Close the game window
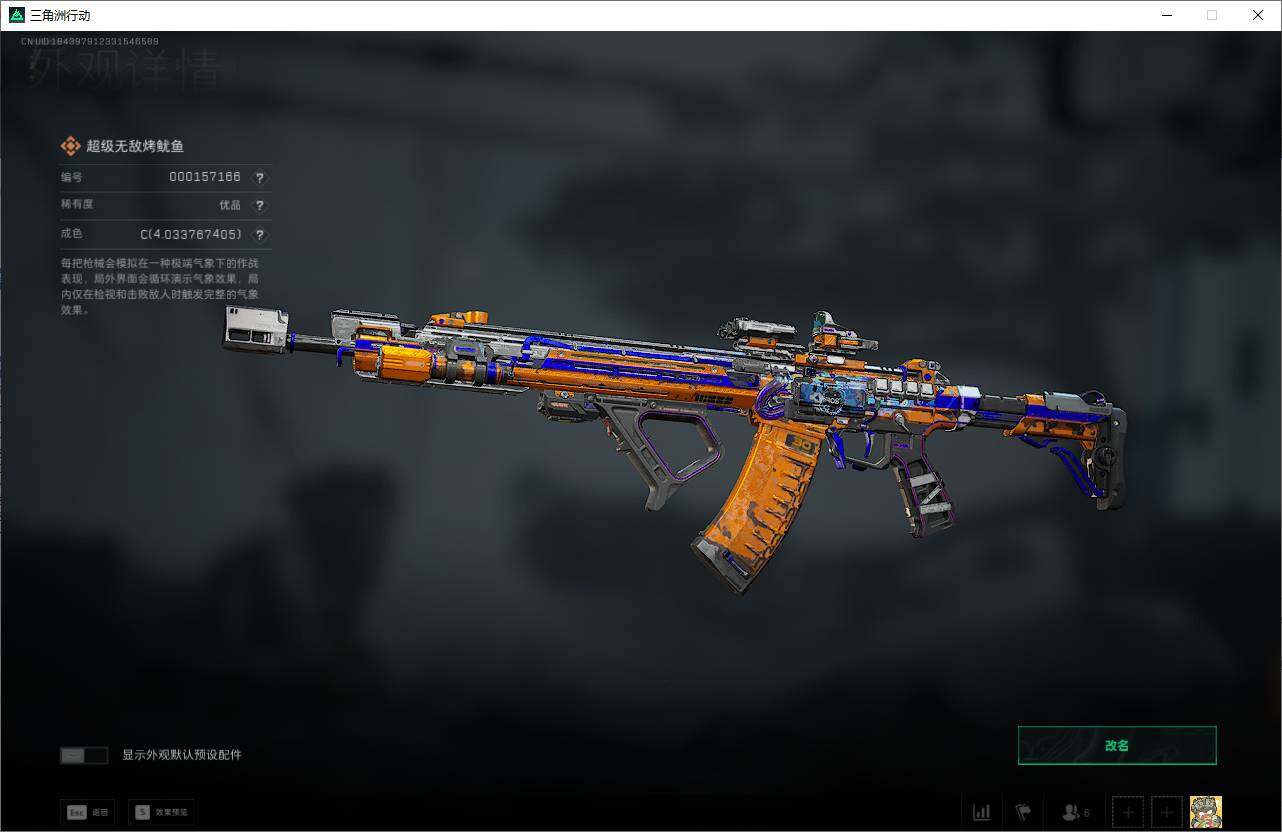The width and height of the screenshot is (1282, 832). (x=1258, y=15)
